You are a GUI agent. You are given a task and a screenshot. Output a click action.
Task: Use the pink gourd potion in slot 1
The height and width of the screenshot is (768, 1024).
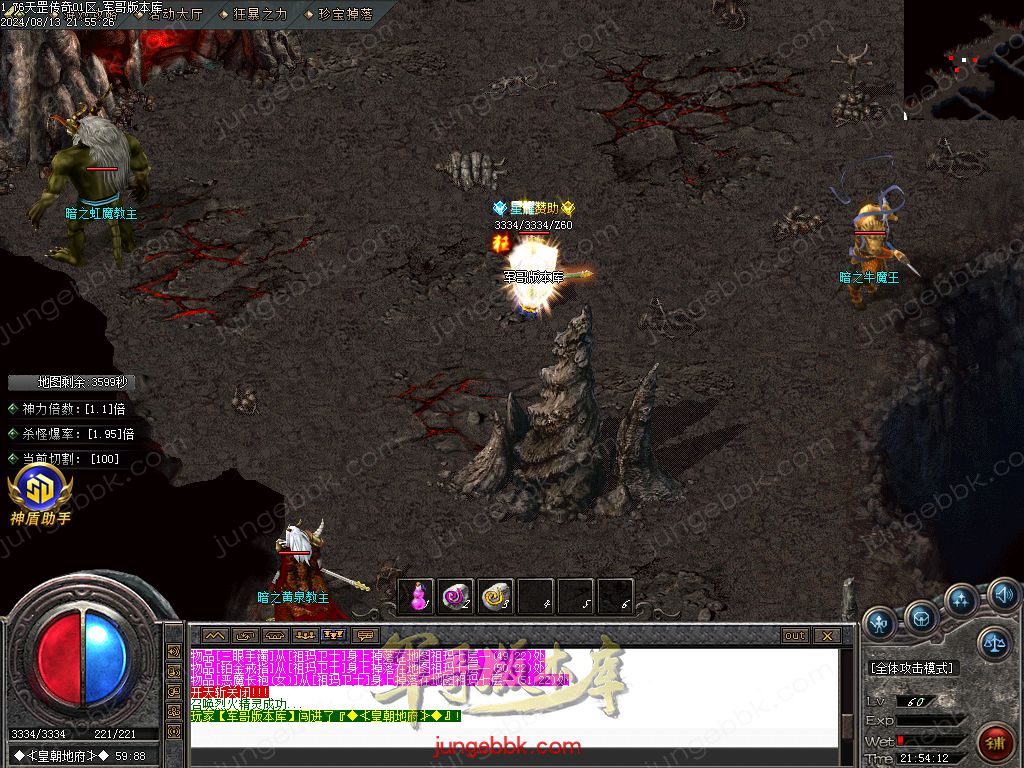pyautogui.click(x=416, y=597)
